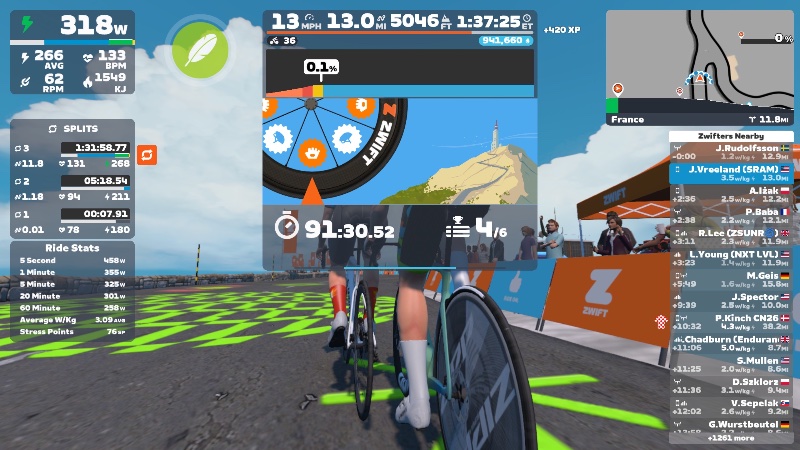Open the Ride Stats panel
The height and width of the screenshot is (450, 800).
(72, 248)
